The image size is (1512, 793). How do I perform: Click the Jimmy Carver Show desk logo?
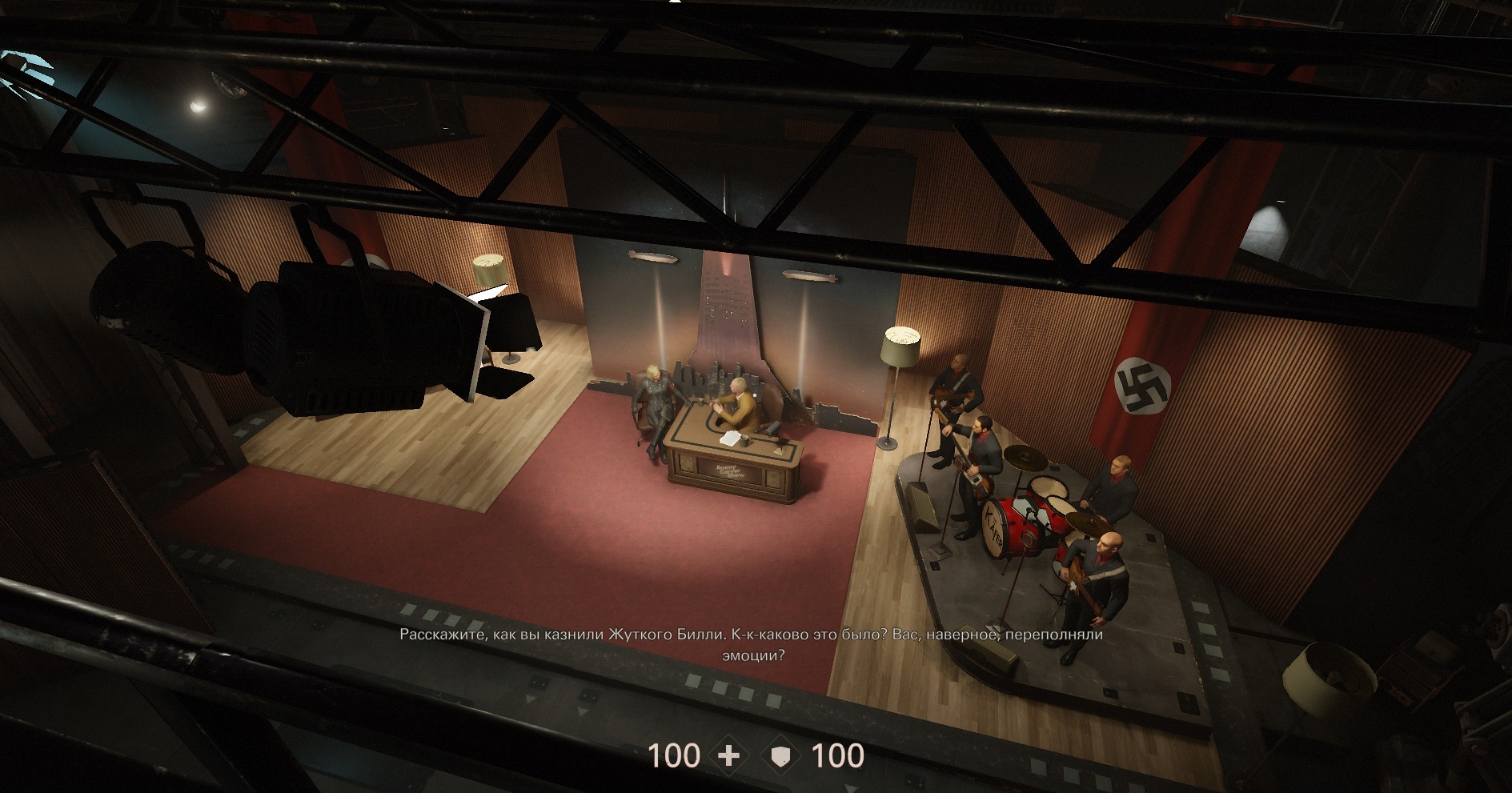tap(729, 471)
